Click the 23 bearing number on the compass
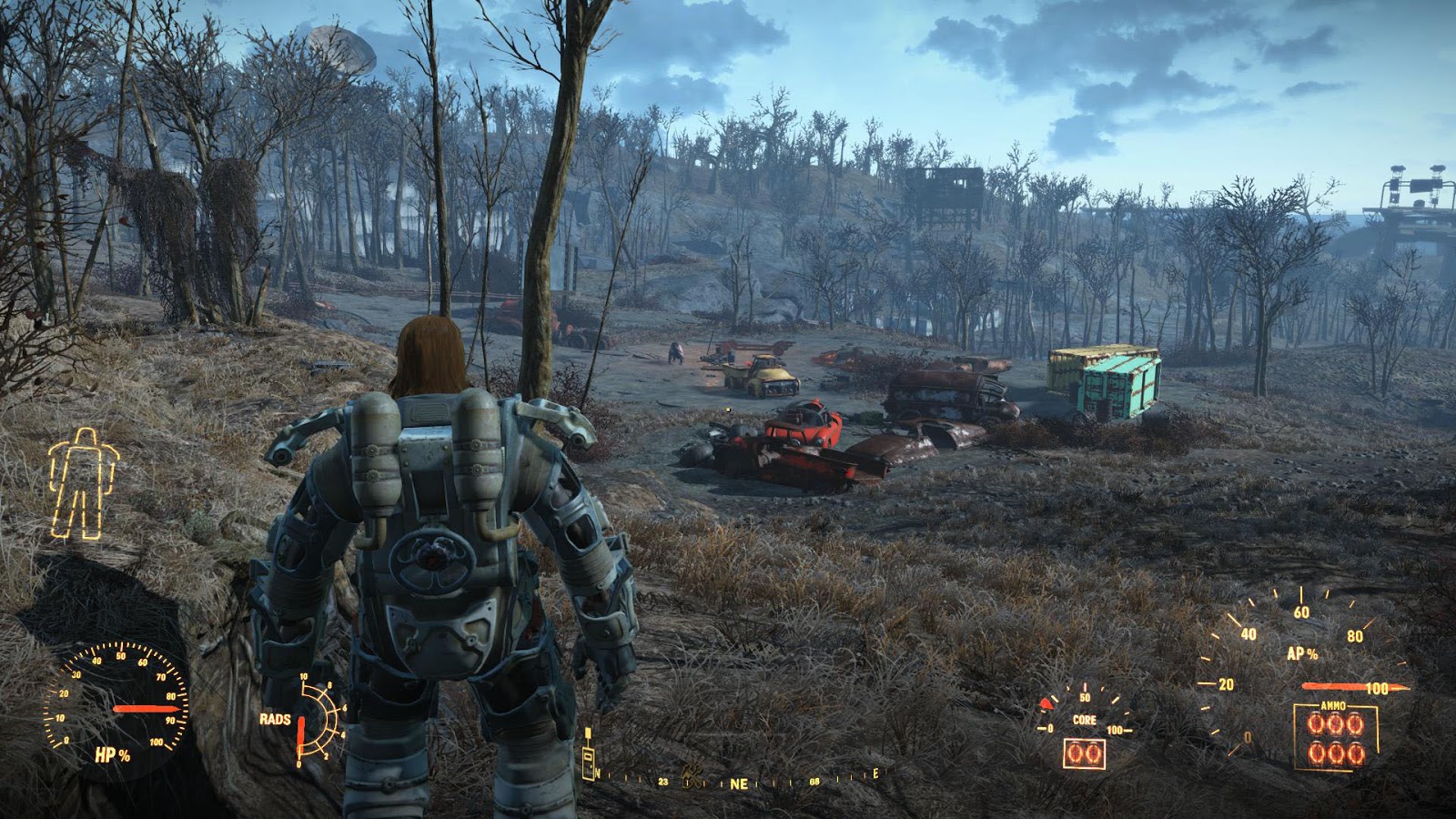The image size is (1456, 819). pos(664,782)
